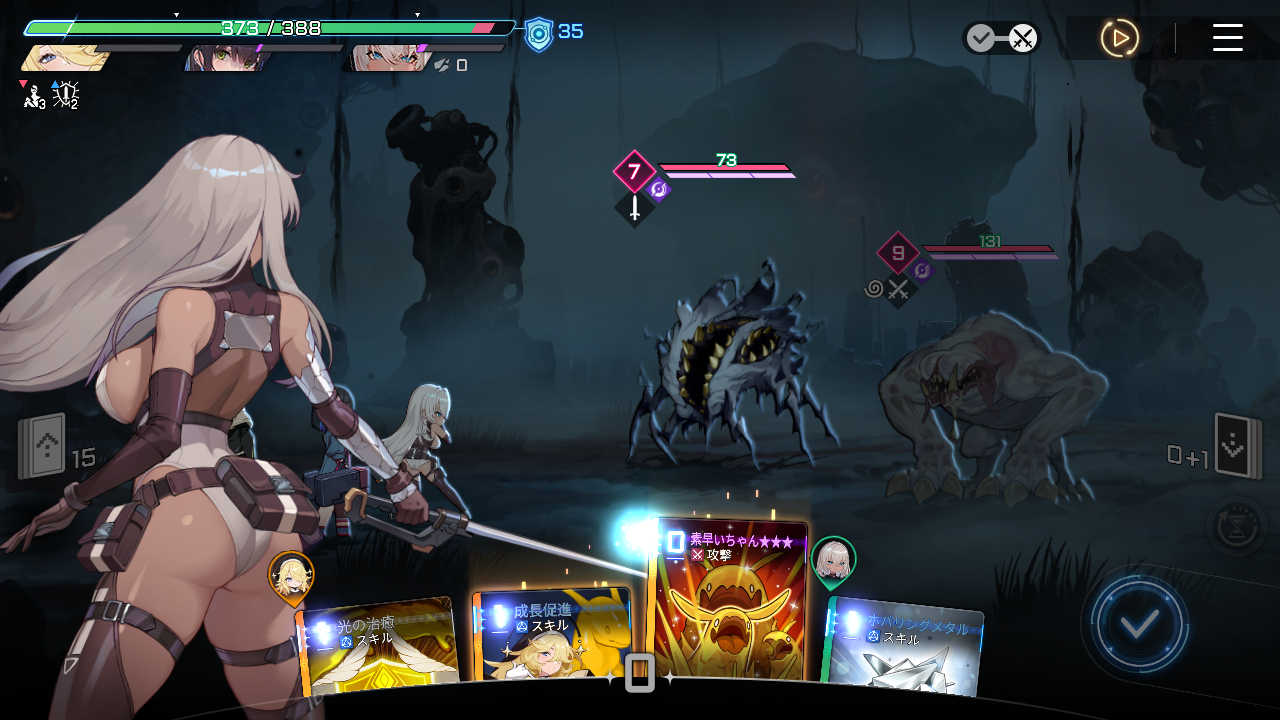Toggle the auto-play battle button
Image resolution: width=1280 pixels, height=720 pixels.
click(1119, 38)
